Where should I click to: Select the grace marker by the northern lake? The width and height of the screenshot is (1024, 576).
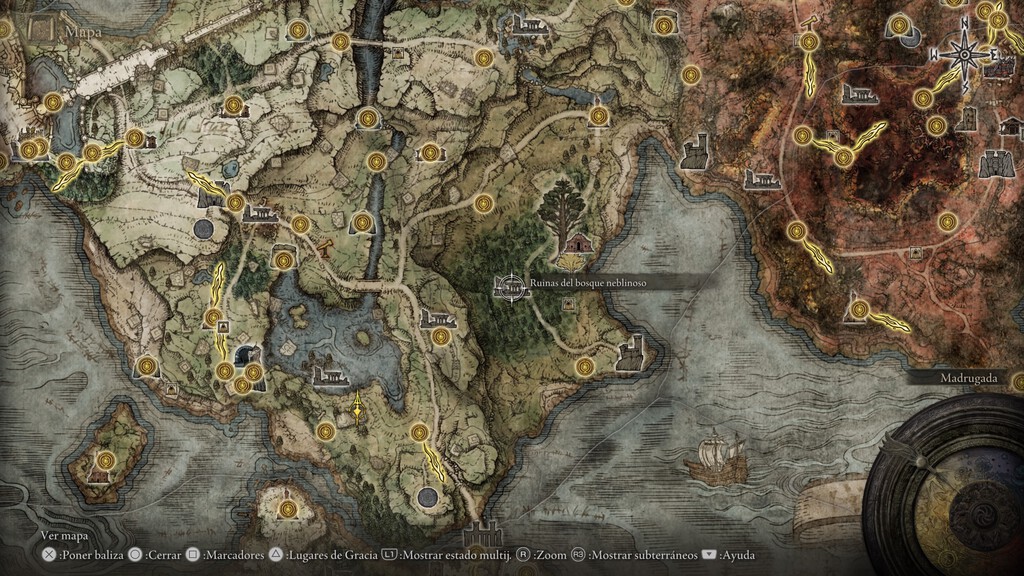[x=598, y=116]
